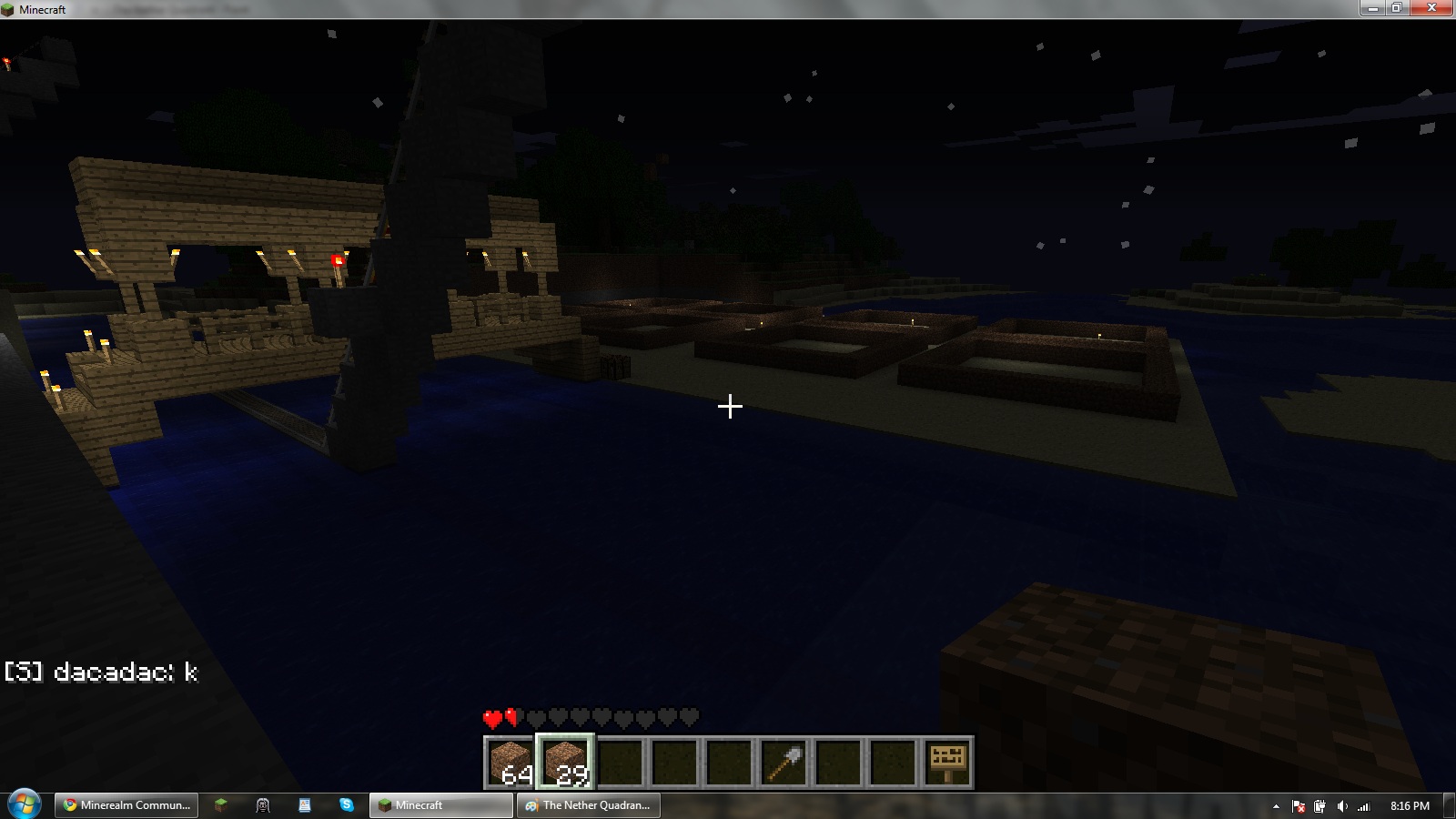
Task: Open the power plug status tray icon
Action: (x=1320, y=805)
